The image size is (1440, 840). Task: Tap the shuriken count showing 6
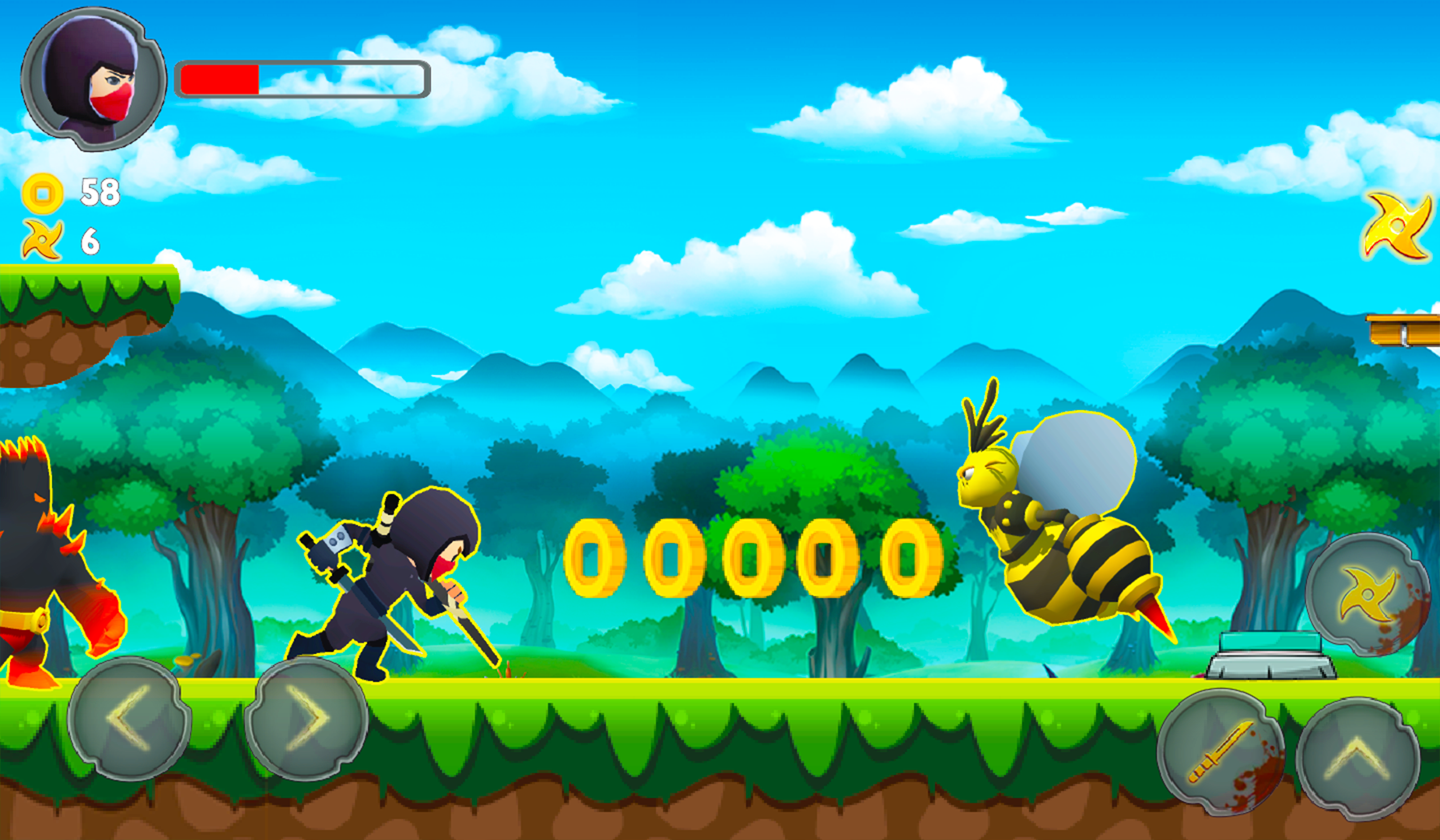[90, 241]
